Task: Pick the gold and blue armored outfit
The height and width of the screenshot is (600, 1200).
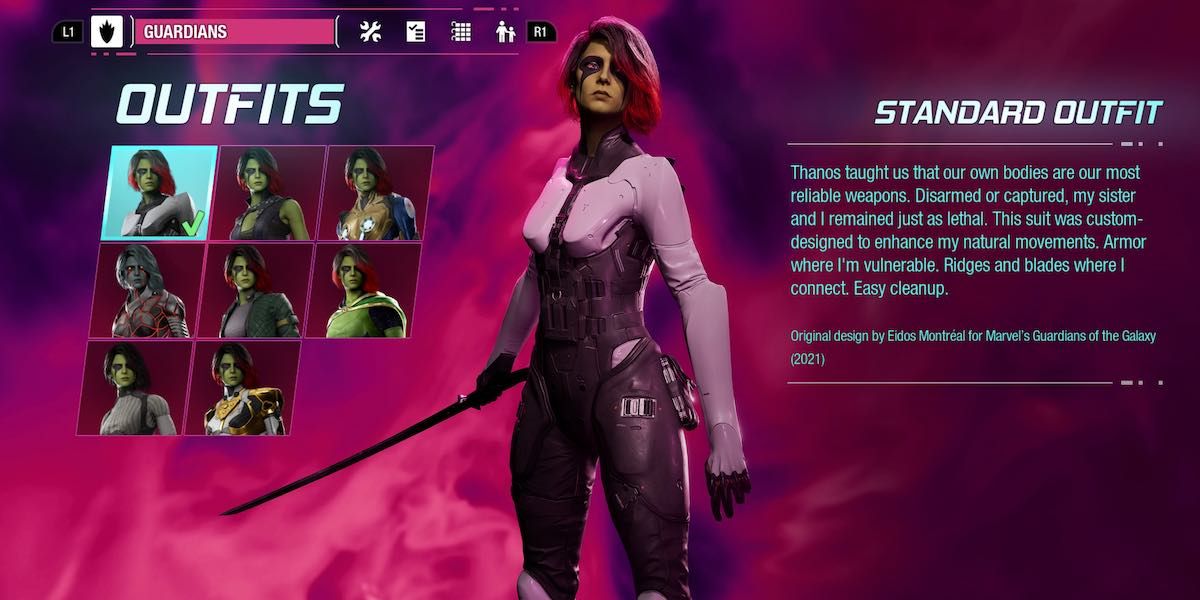Action: [376, 193]
